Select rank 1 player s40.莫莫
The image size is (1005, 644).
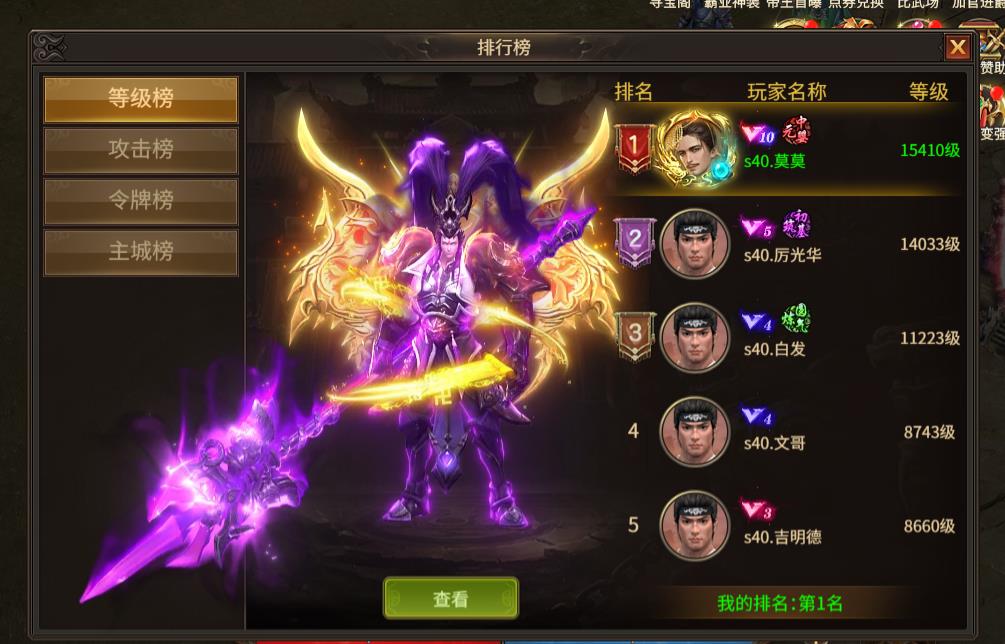point(788,148)
